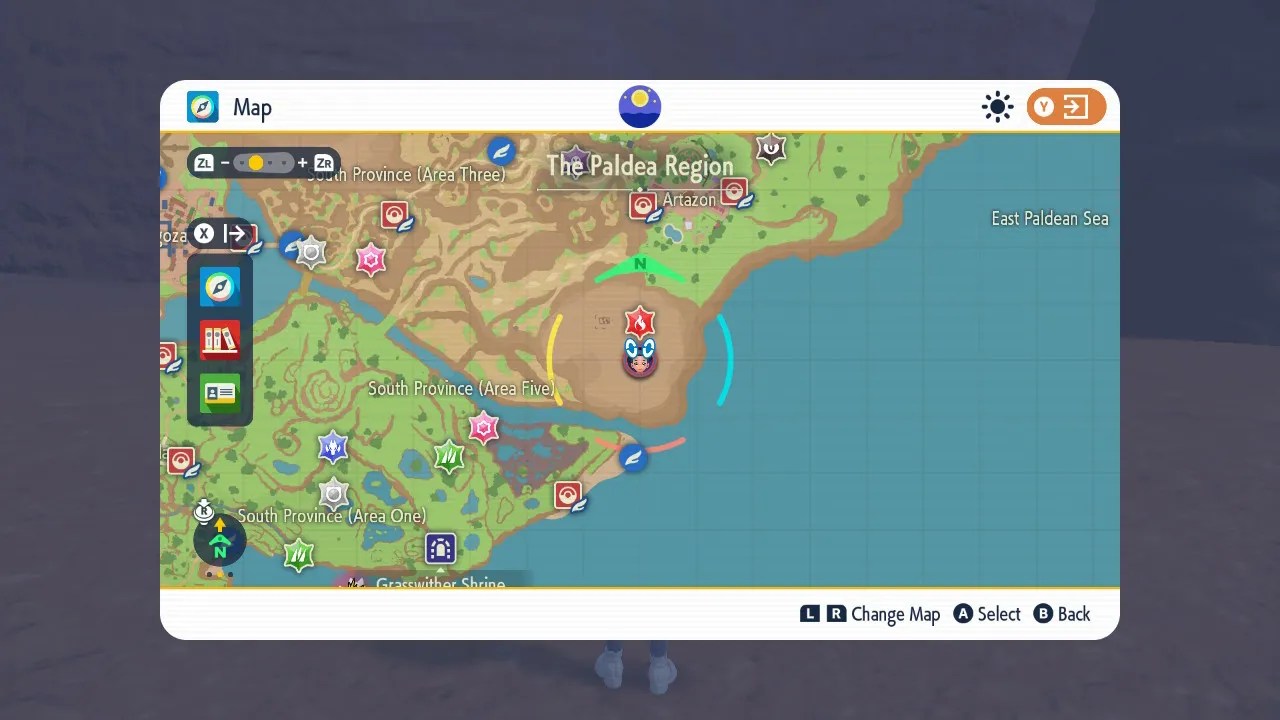Select the watchtower icon near the northern coast
Screen dimensions: 1280x720
click(x=771, y=148)
